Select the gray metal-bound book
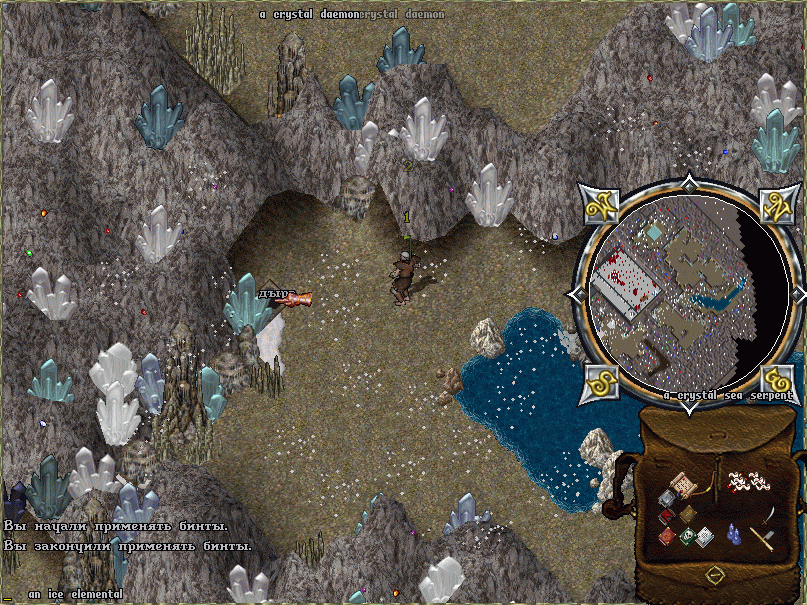Screen dimensions: 807x605 666,498
